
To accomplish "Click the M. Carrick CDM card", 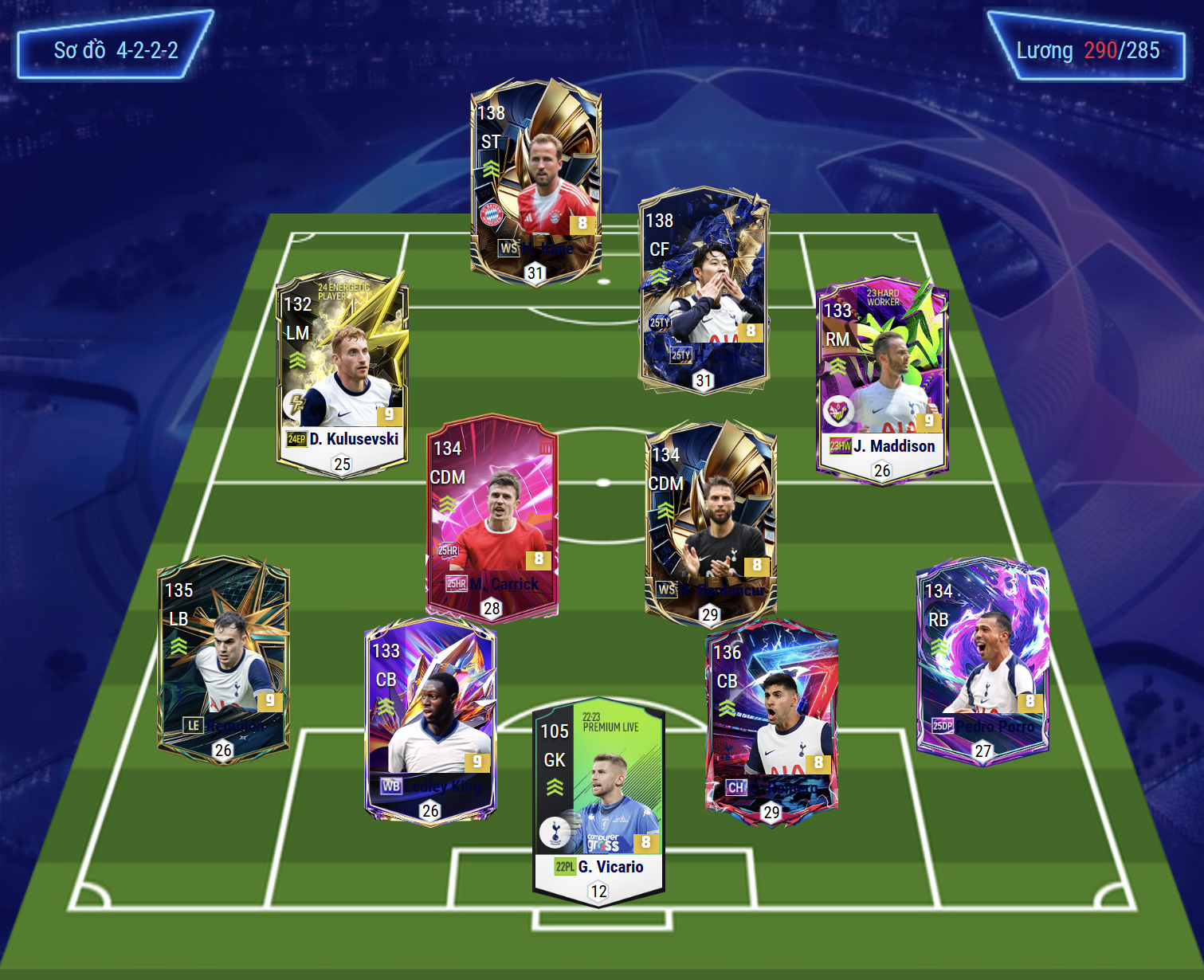I will click(492, 516).
